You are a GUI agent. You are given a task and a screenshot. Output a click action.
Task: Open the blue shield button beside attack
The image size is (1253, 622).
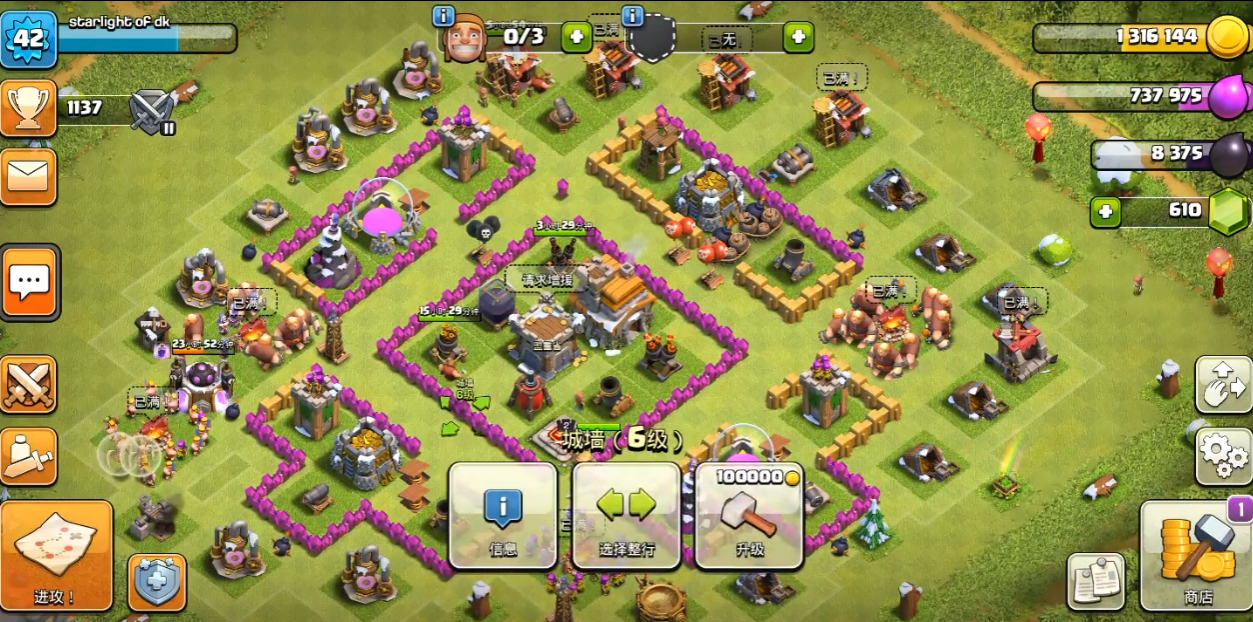pyautogui.click(x=158, y=582)
